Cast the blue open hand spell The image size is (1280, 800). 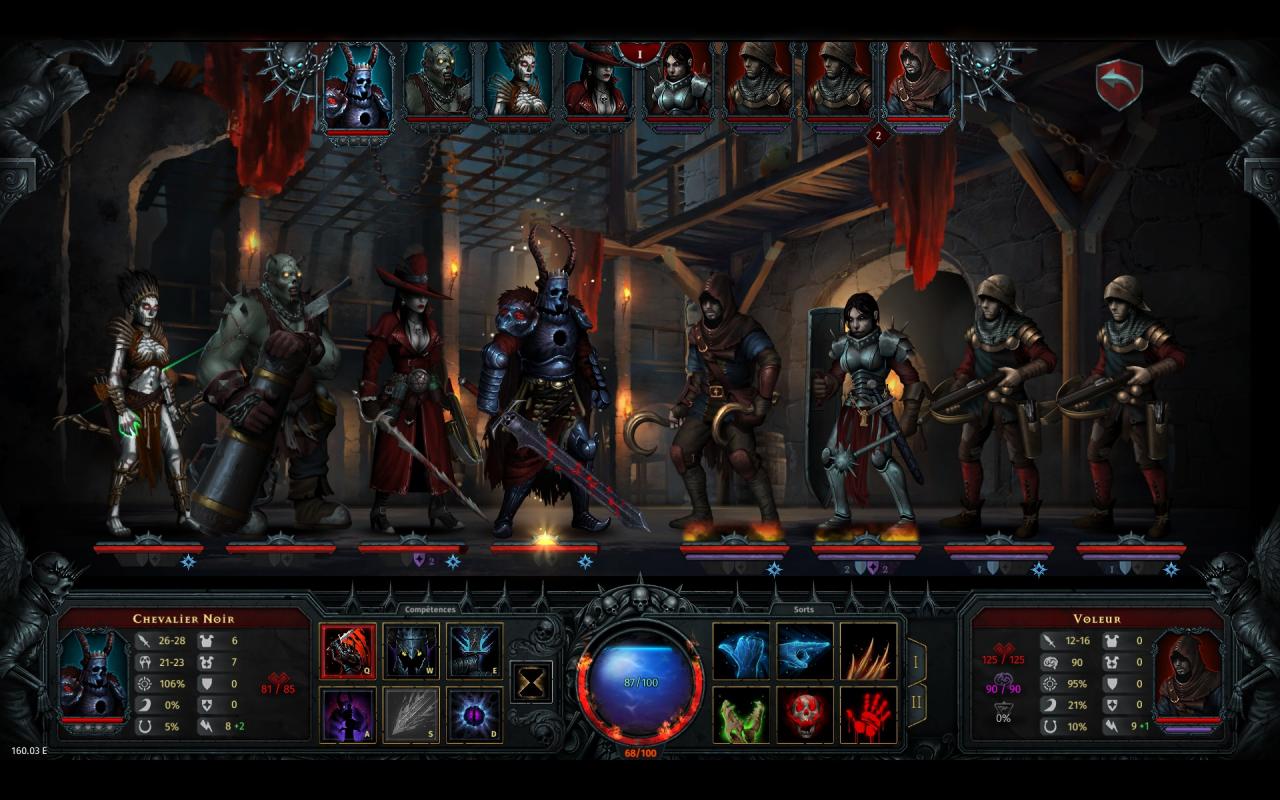click(741, 651)
